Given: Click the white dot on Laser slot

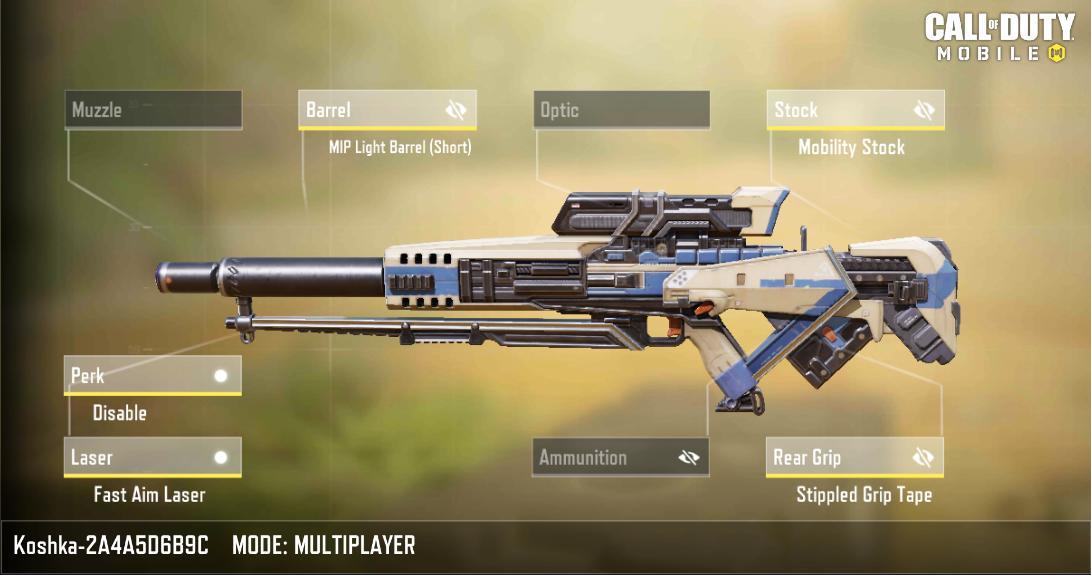Looking at the screenshot, I should coord(221,458).
